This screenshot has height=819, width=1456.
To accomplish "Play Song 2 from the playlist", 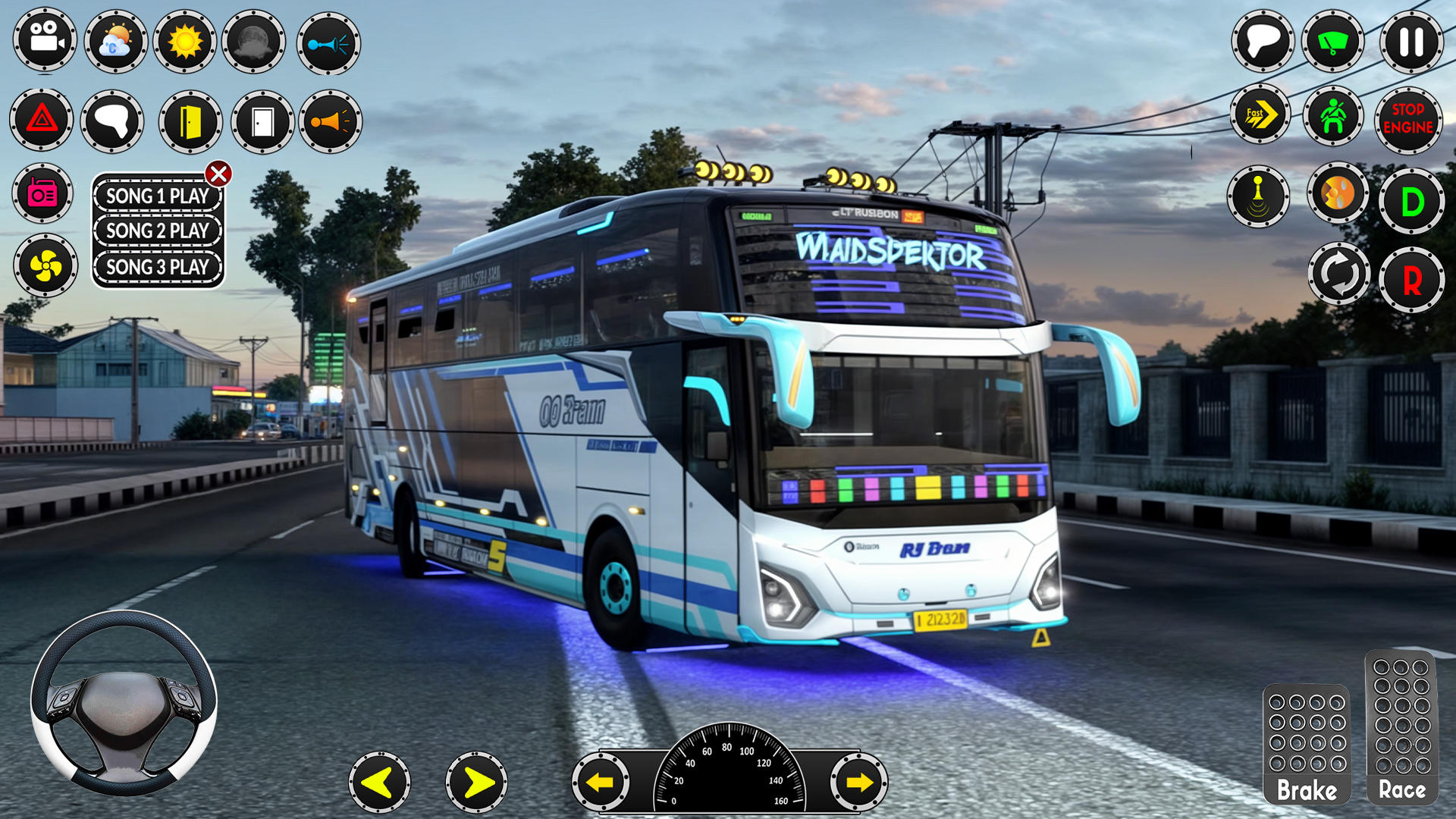I will pos(156,231).
